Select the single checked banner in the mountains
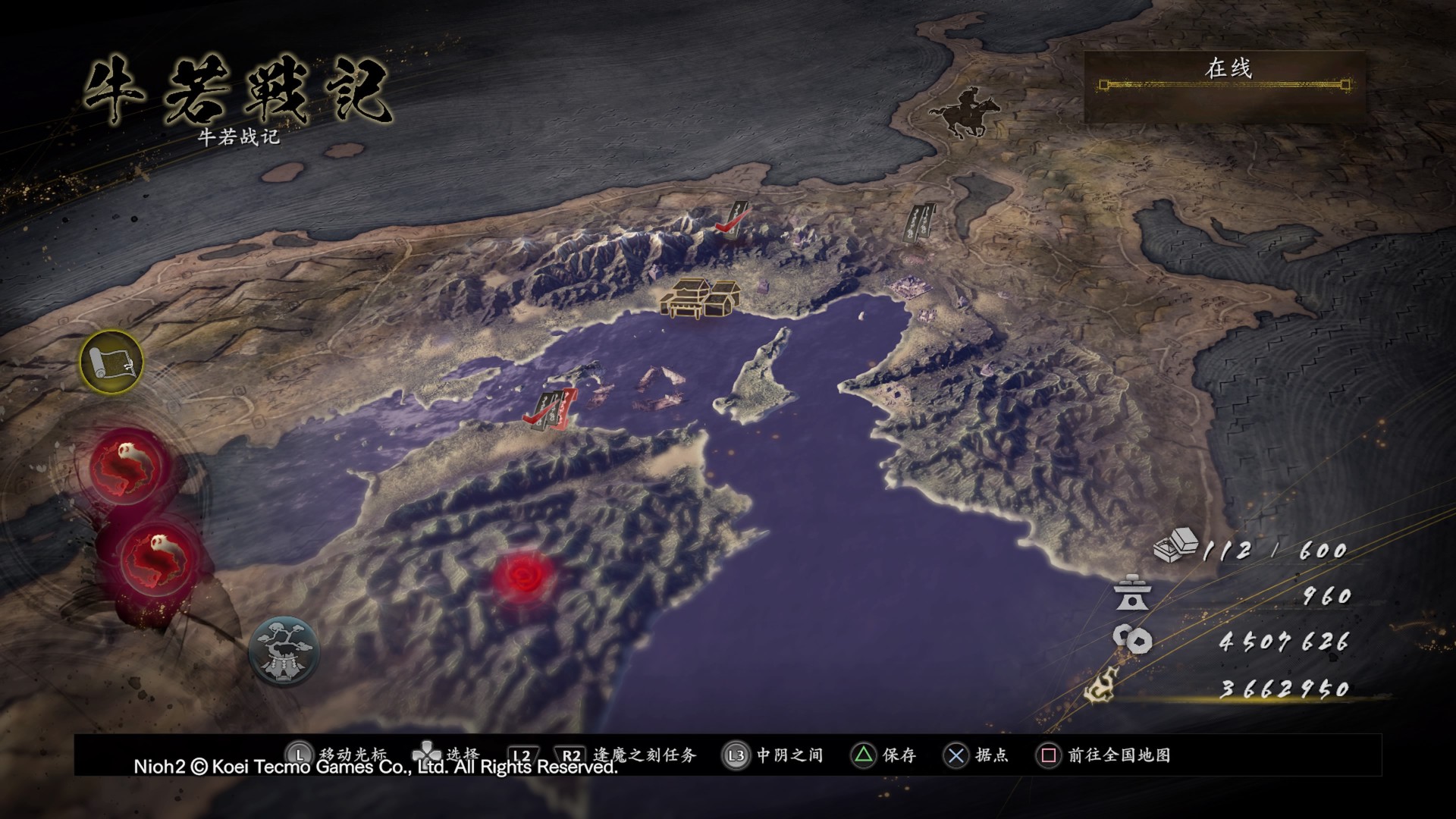The height and width of the screenshot is (819, 1456). click(x=732, y=221)
